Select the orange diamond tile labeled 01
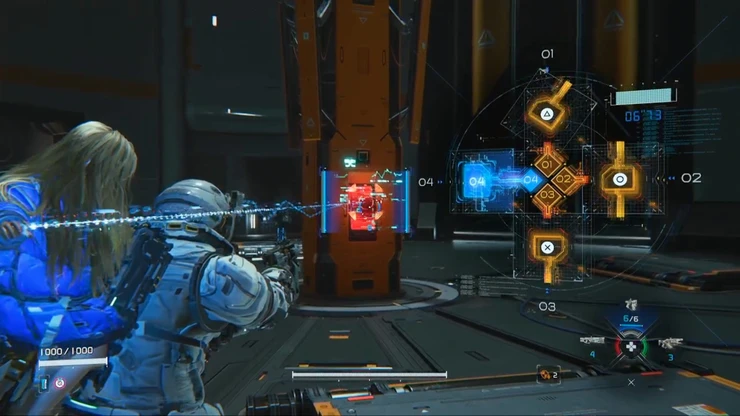740x416 pixels. pyautogui.click(x=546, y=163)
